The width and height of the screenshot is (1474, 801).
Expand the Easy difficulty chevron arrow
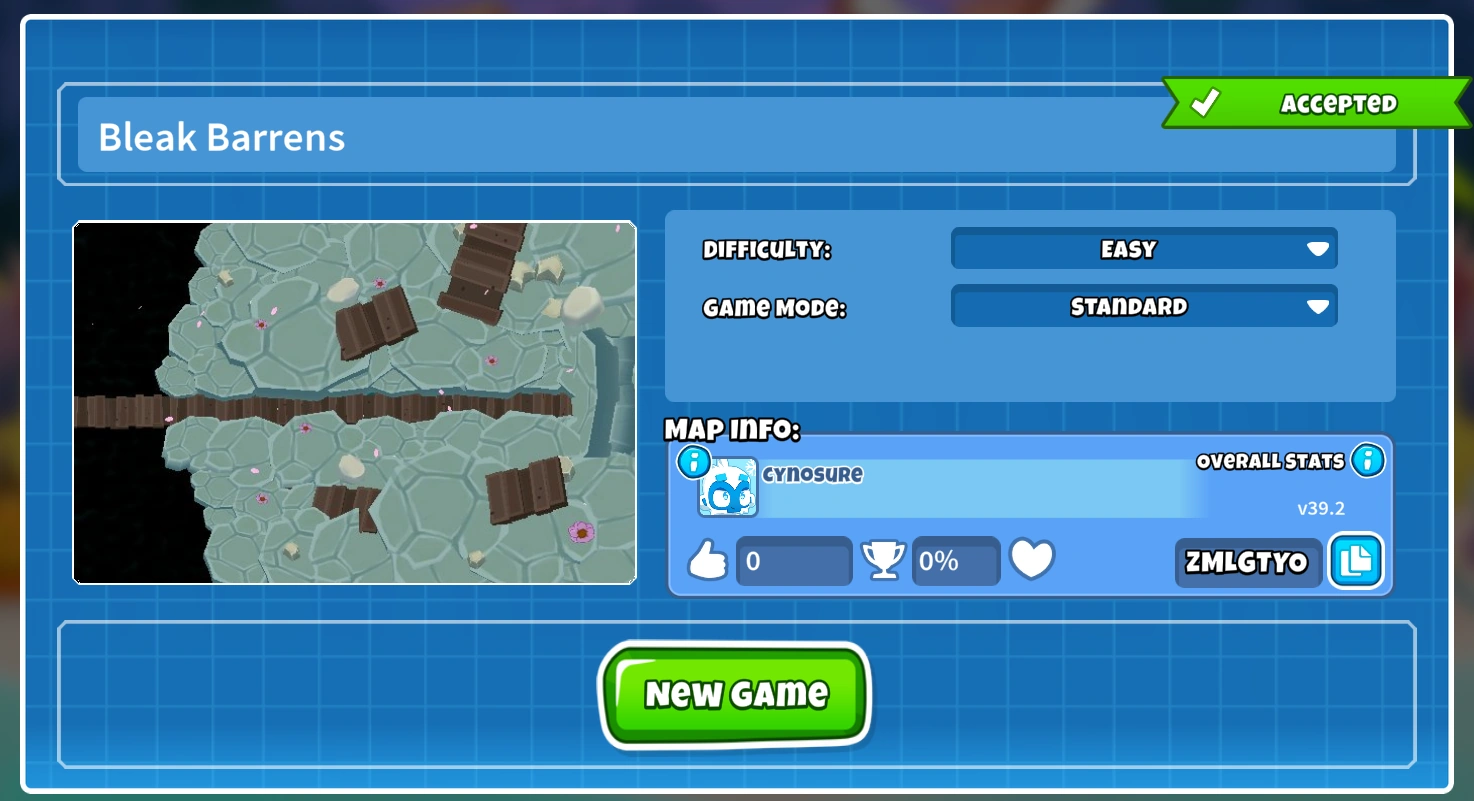[1318, 249]
